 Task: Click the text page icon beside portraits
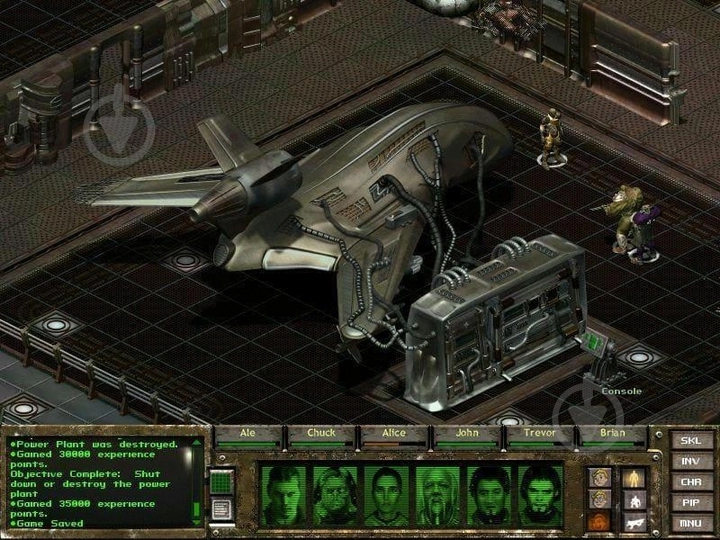223,508
